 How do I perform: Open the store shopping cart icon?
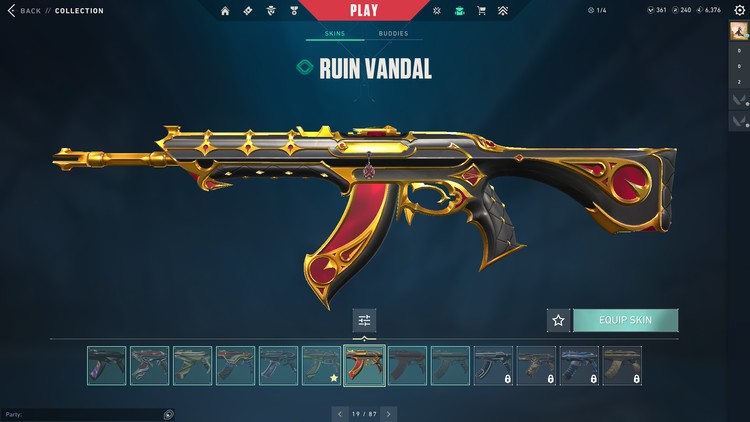tap(482, 11)
